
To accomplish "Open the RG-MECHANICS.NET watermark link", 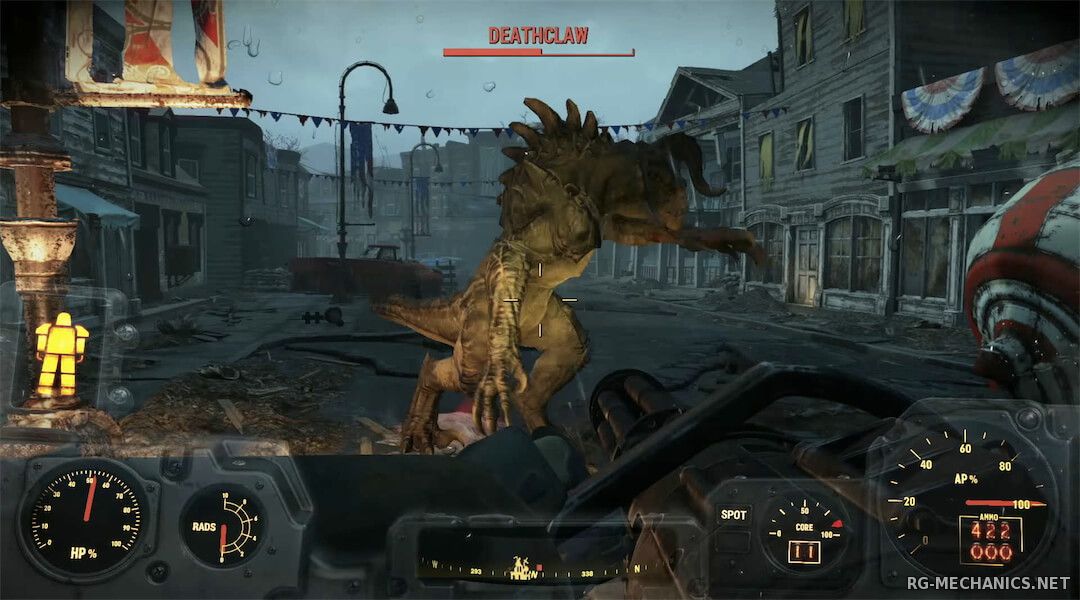I will pyautogui.click(x=989, y=582).
